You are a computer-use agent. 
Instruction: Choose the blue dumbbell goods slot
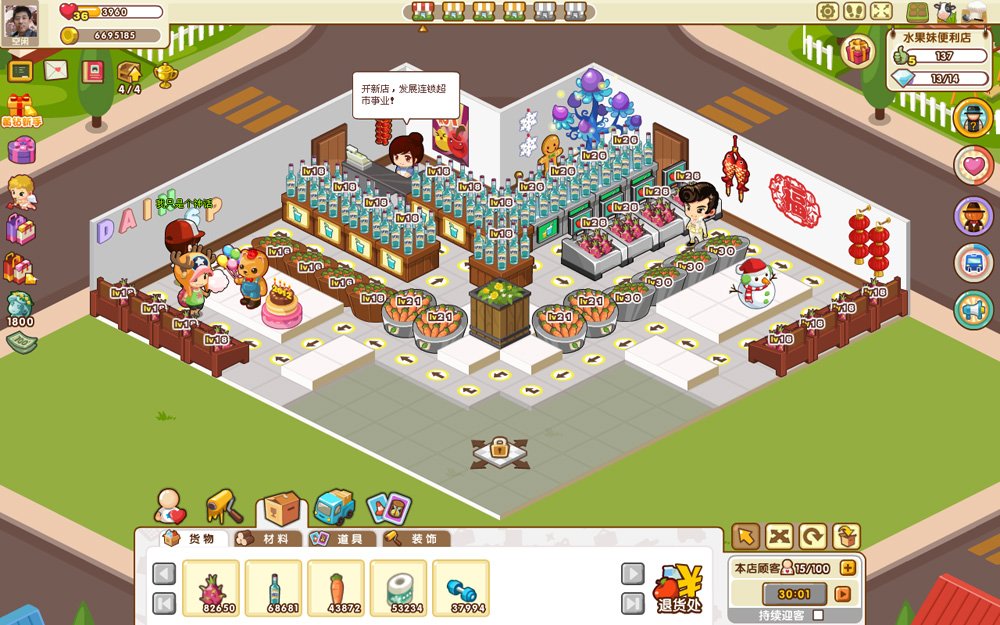460,588
